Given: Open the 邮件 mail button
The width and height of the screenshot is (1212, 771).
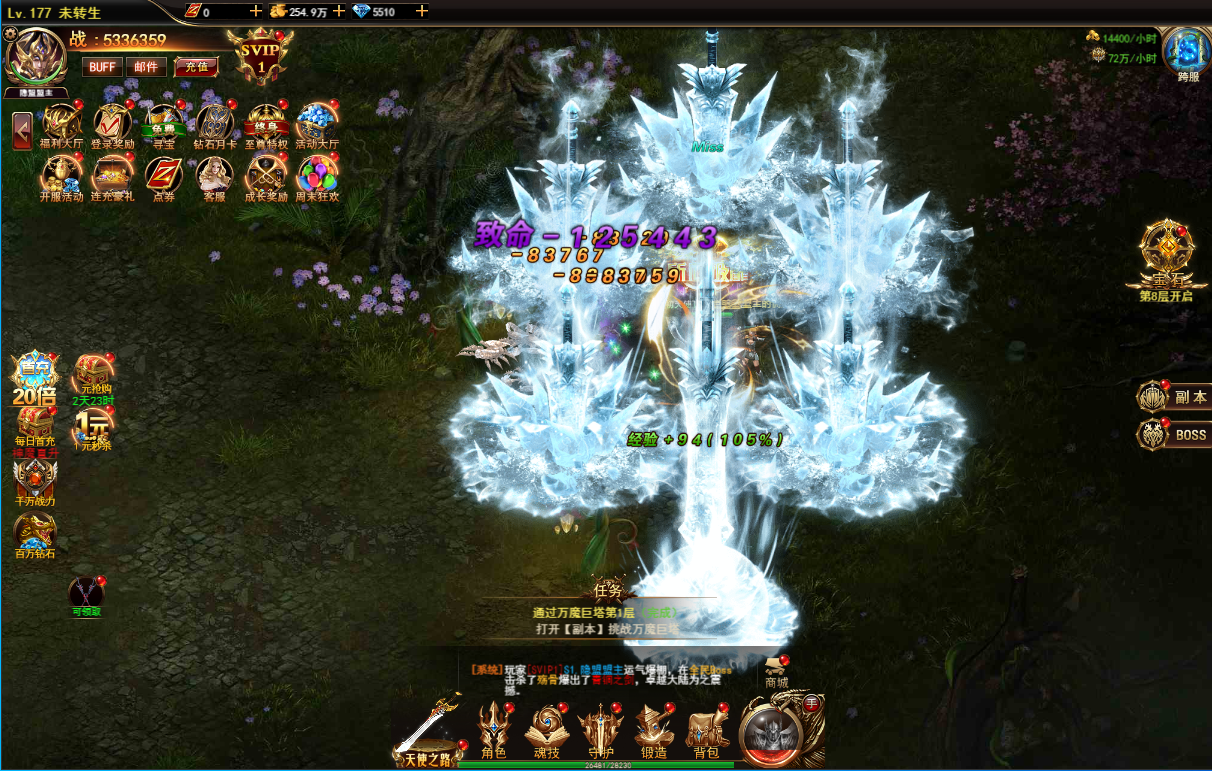Looking at the screenshot, I should coord(146,67).
